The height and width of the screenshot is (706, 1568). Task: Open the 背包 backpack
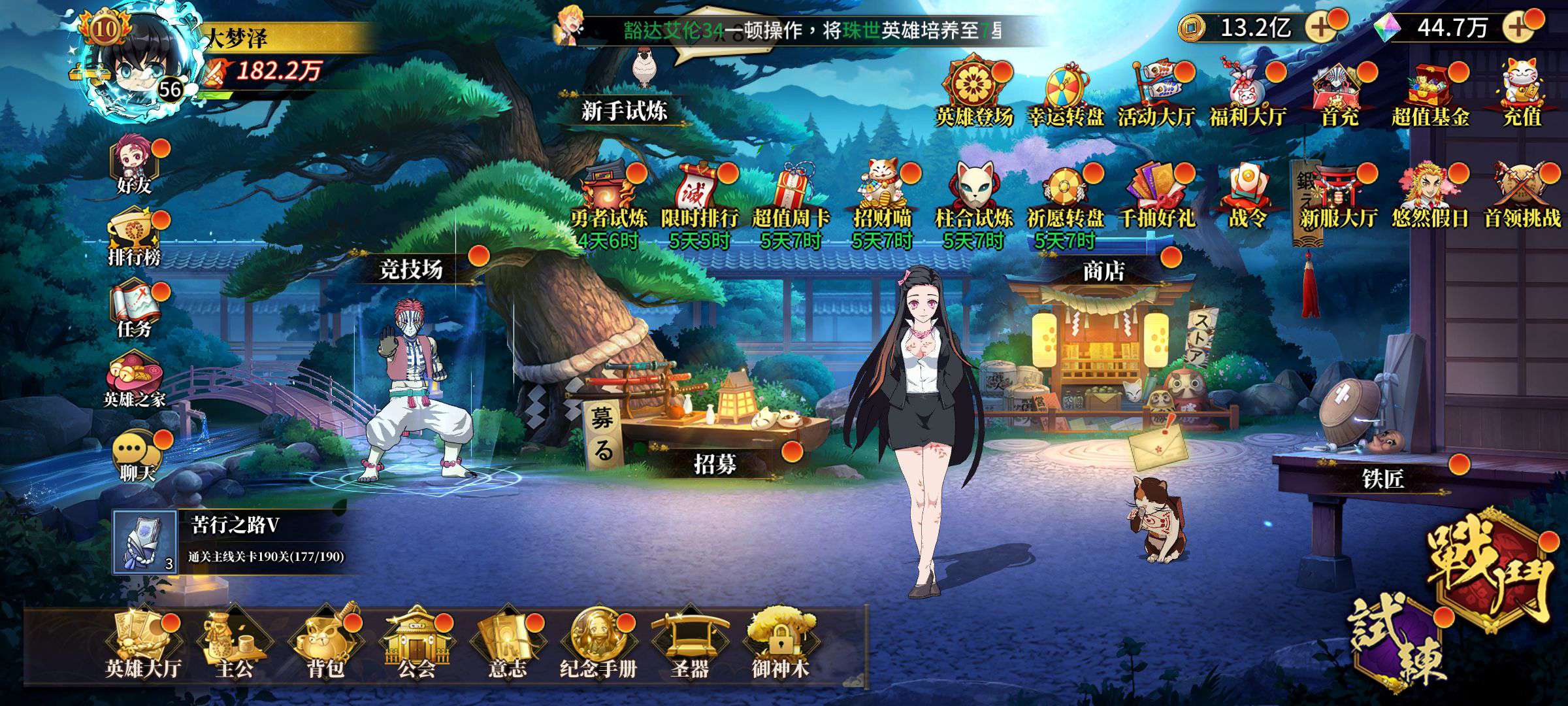coord(325,643)
